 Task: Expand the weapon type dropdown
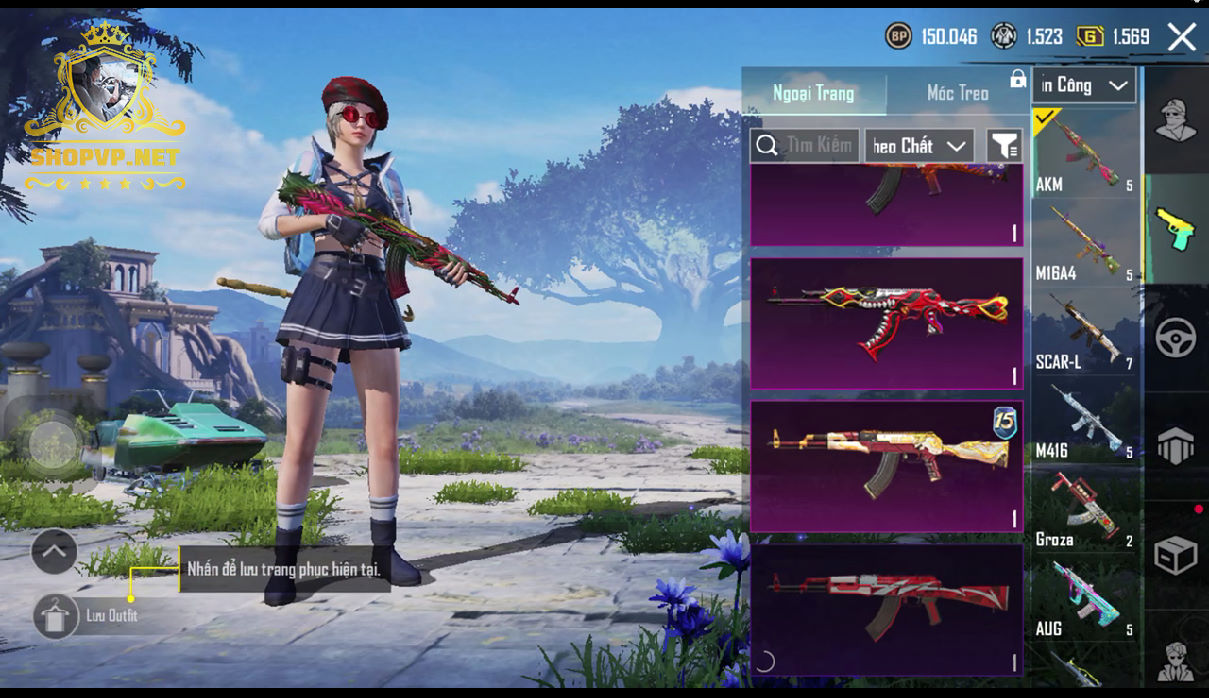(x=1085, y=86)
